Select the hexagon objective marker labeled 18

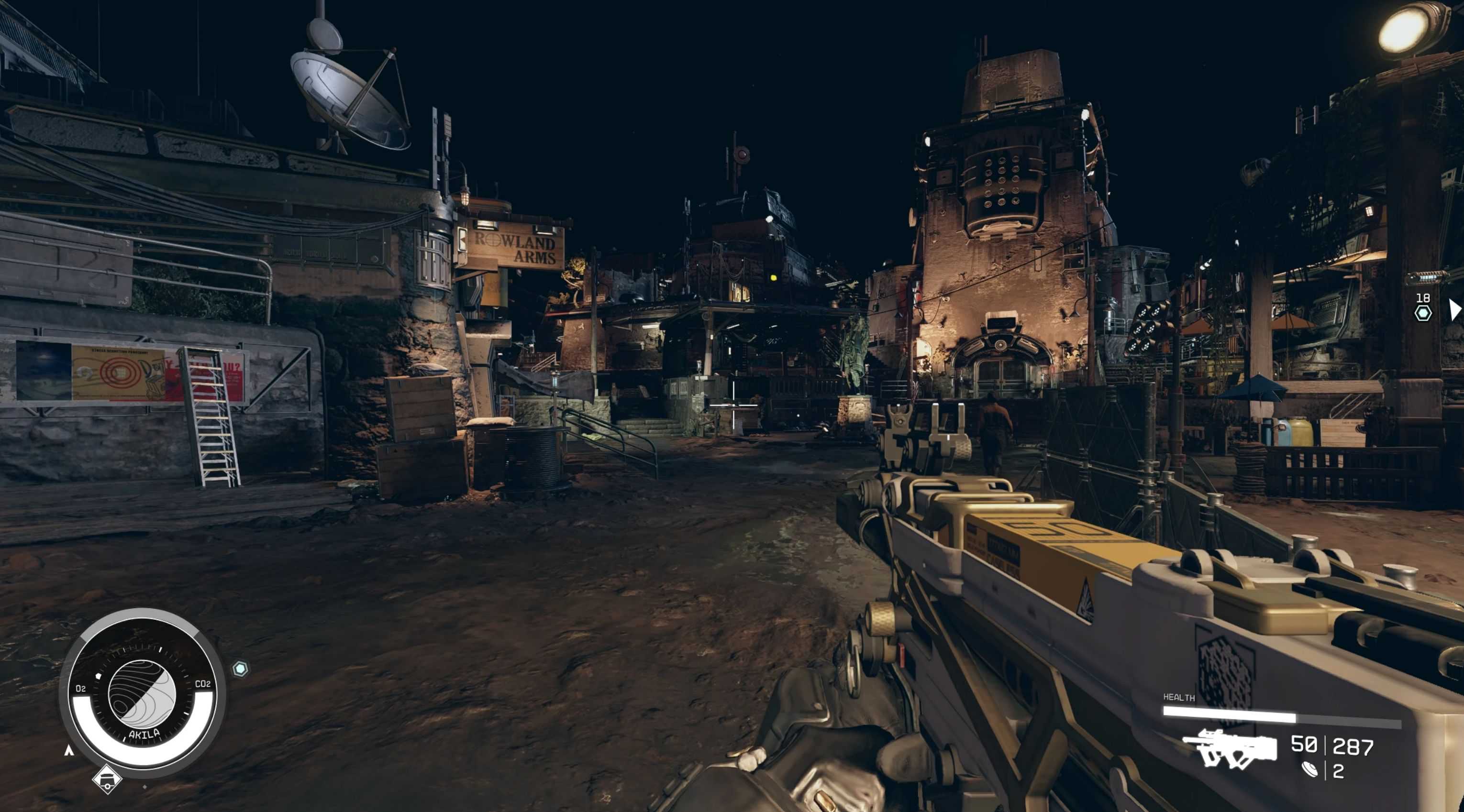coord(1422,313)
